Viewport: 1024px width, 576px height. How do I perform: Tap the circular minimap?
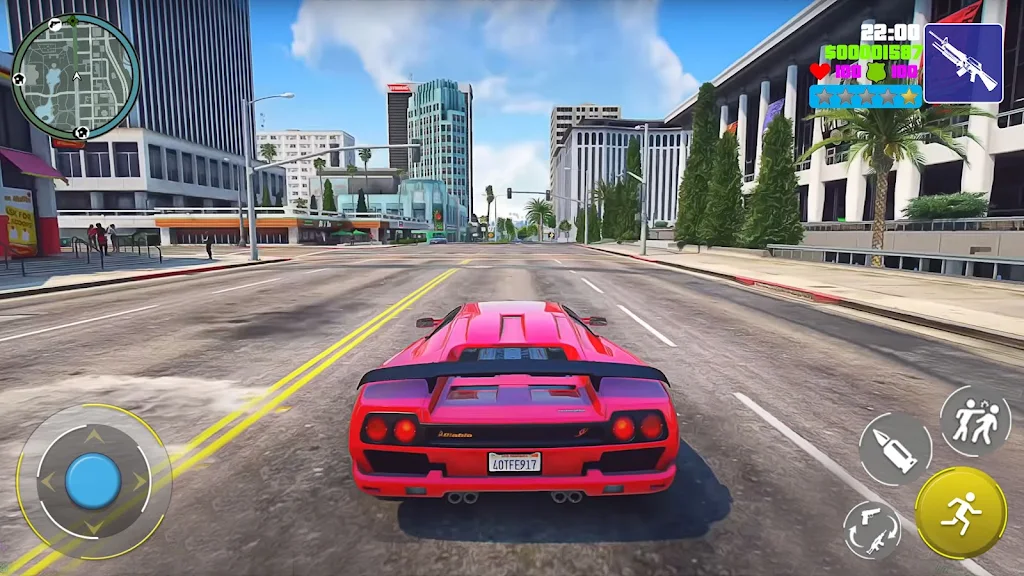[x=75, y=76]
